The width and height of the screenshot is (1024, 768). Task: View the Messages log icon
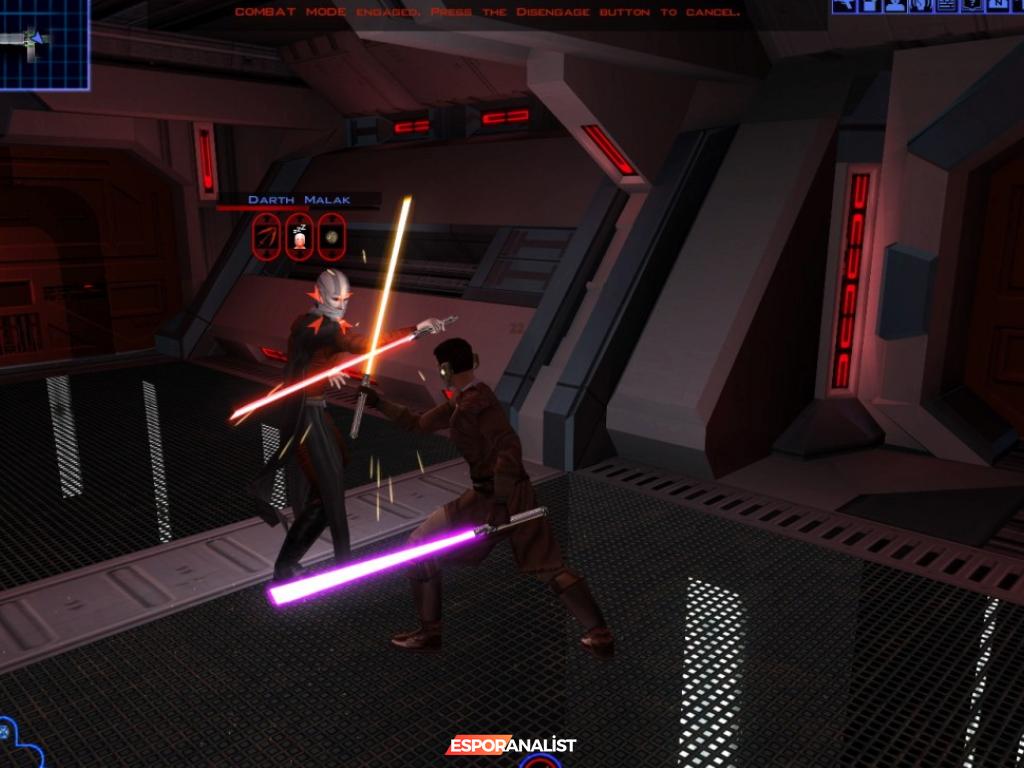(x=945, y=6)
